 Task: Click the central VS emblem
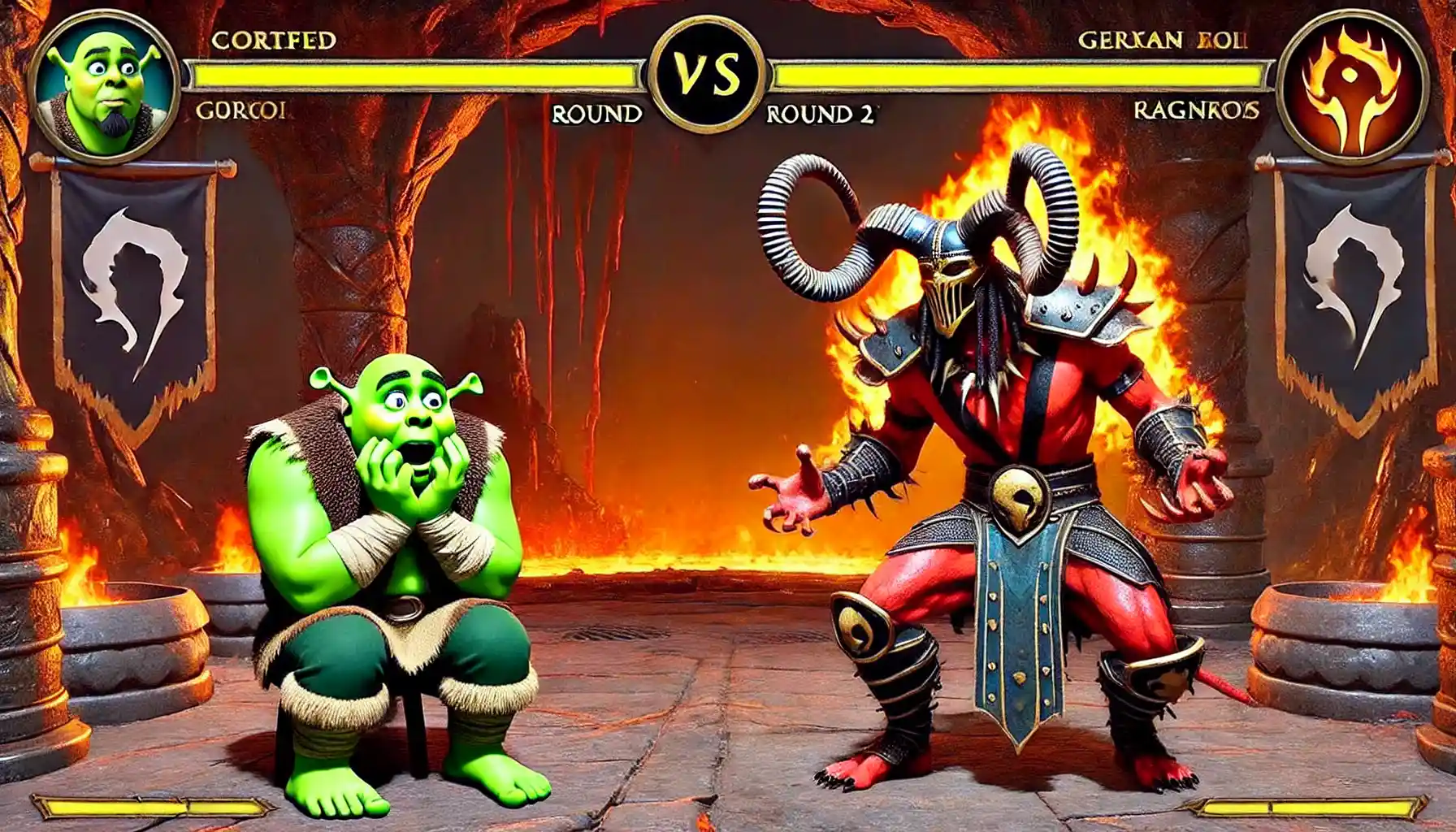pyautogui.click(x=708, y=76)
